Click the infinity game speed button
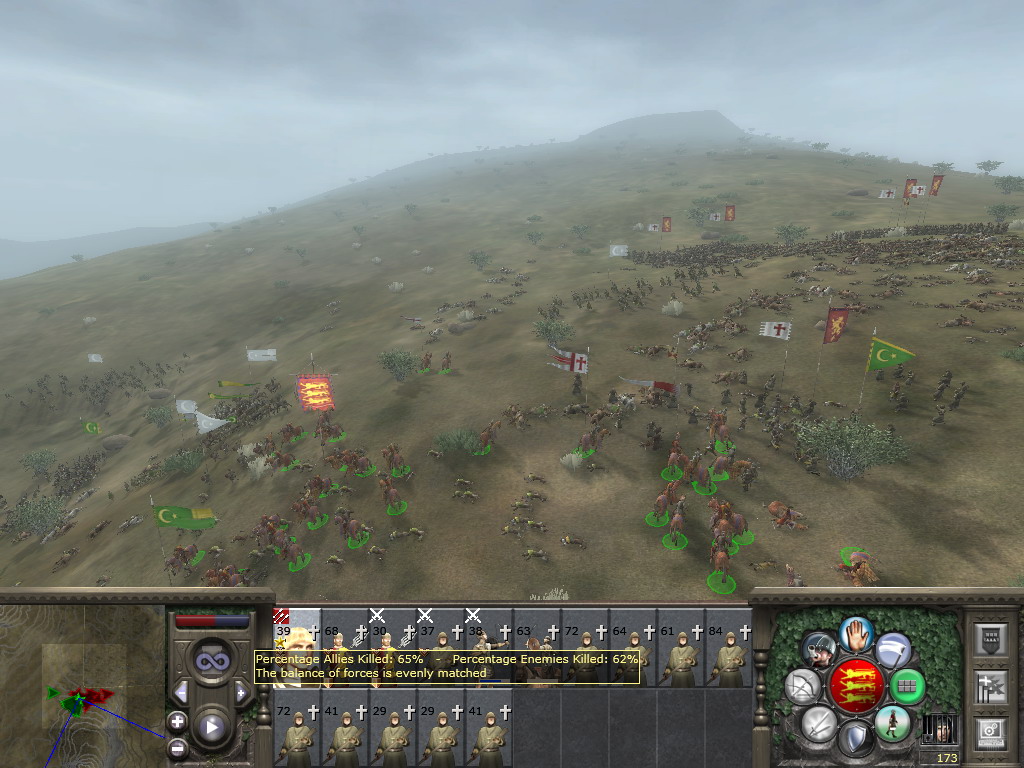 [212, 660]
